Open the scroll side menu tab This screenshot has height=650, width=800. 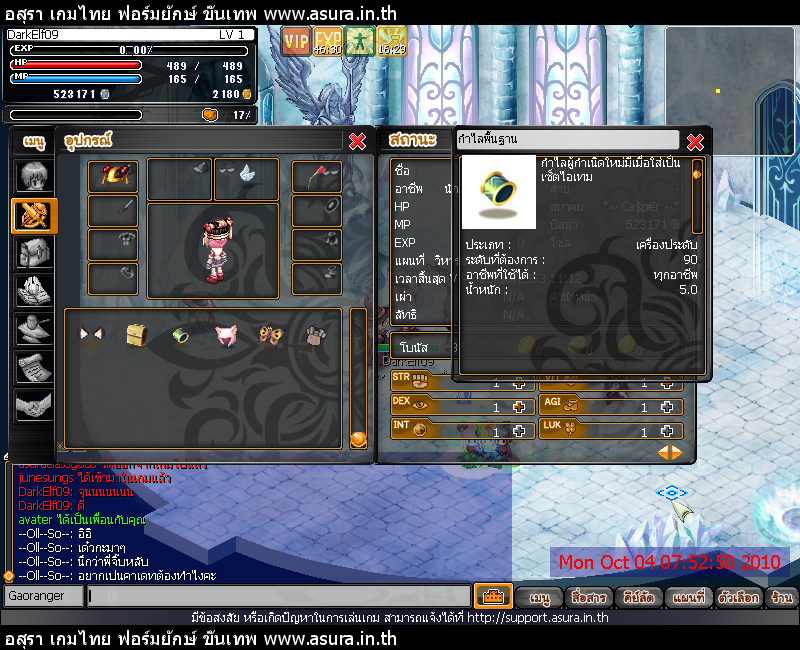33,367
